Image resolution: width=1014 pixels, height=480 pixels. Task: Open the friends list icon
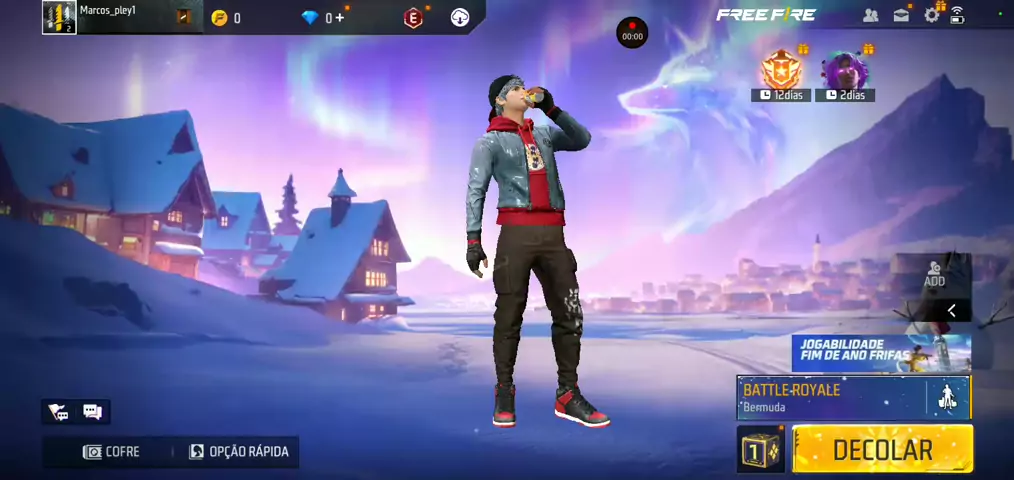point(870,15)
